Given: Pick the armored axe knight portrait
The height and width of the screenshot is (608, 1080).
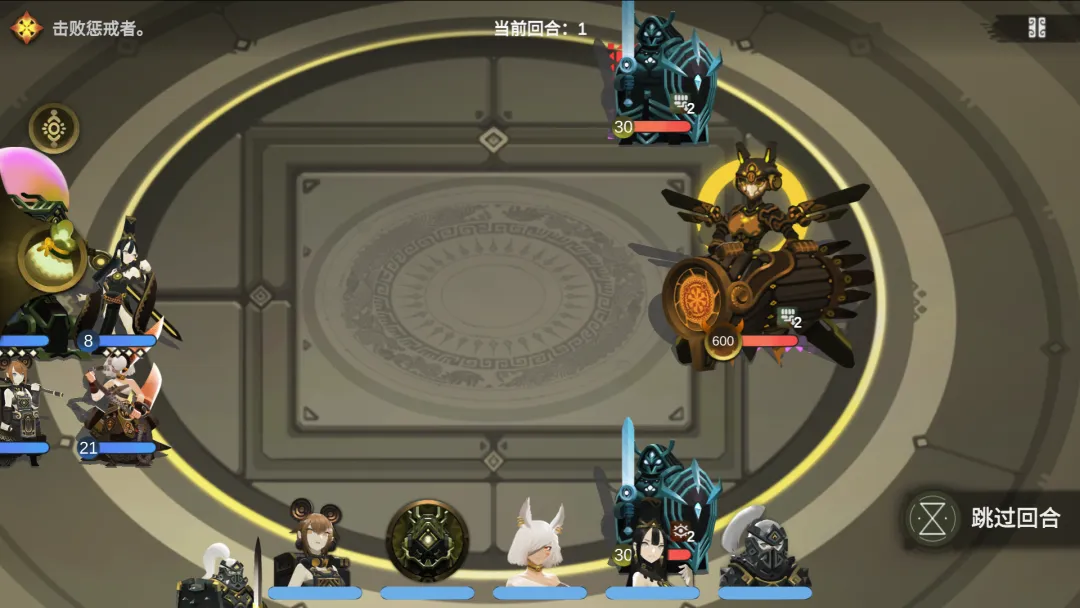Looking at the screenshot, I should pyautogui.click(x=762, y=552).
